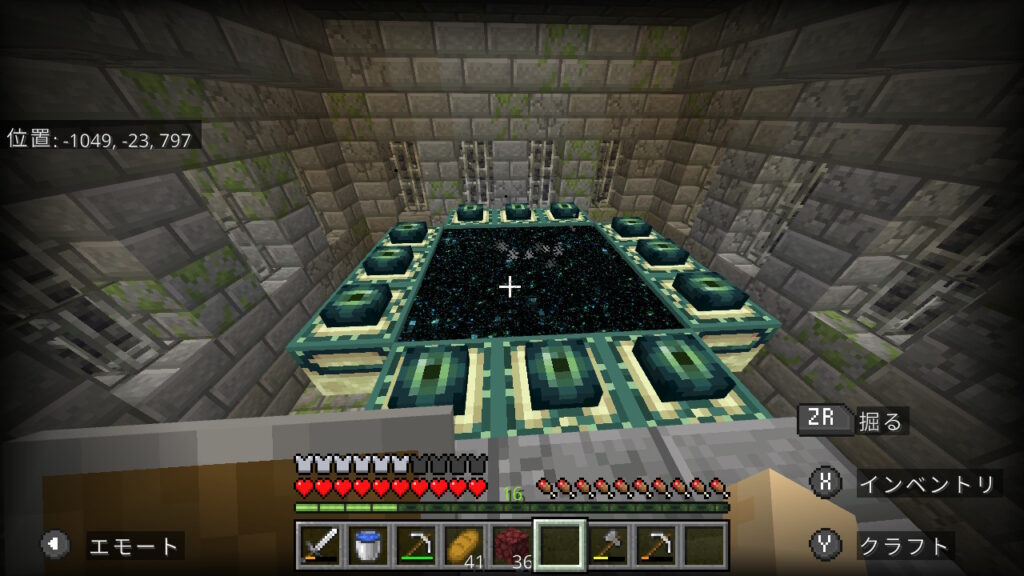Select the bread stack of 41

tap(464, 546)
